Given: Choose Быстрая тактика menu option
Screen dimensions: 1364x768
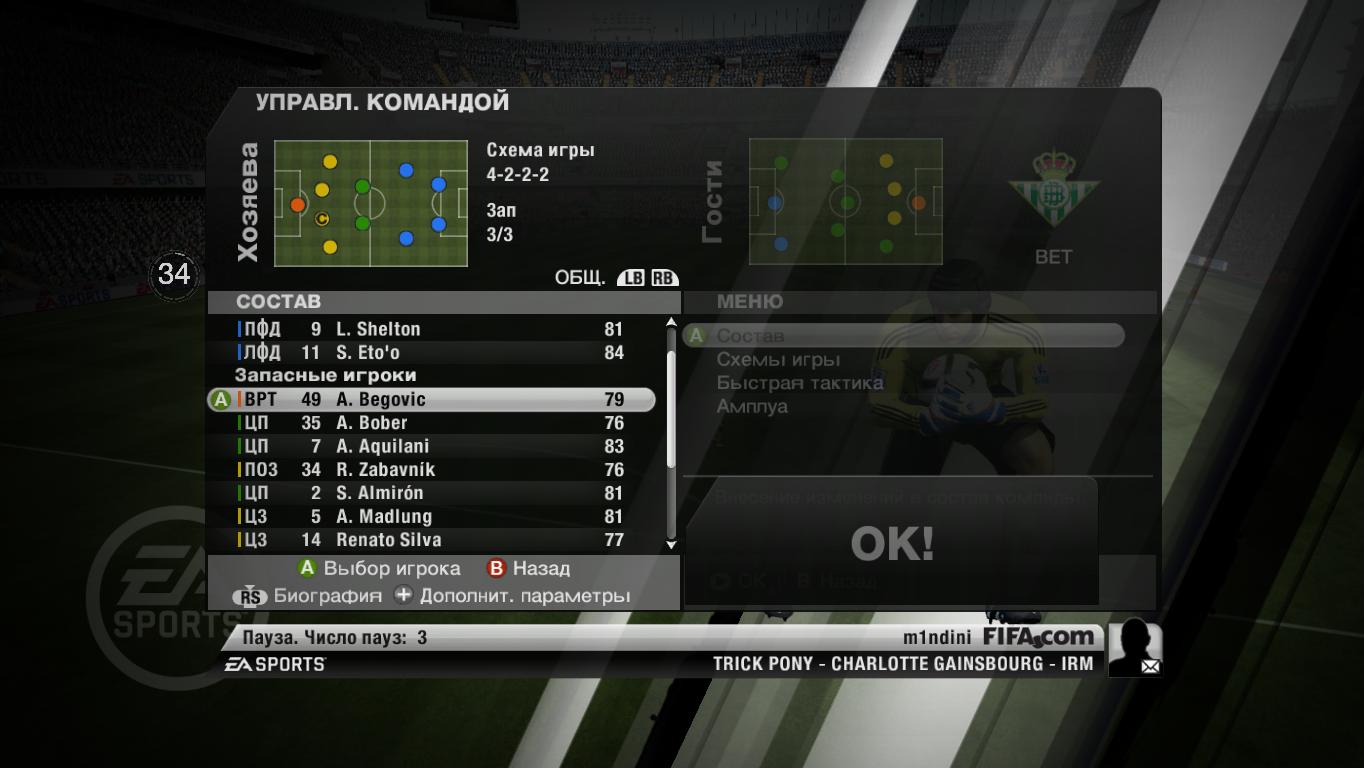Looking at the screenshot, I should coord(800,383).
